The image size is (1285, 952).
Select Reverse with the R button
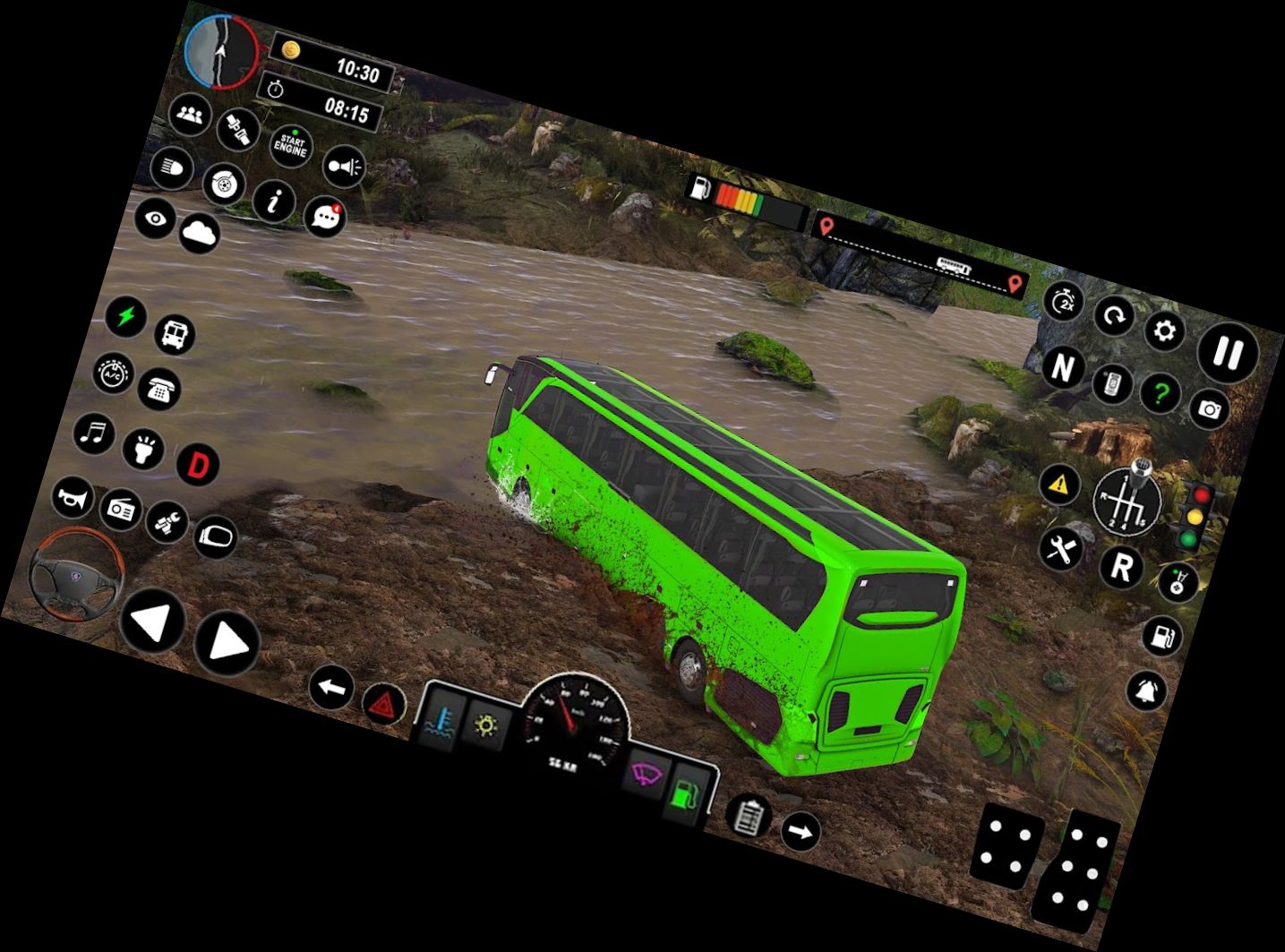click(x=1123, y=570)
